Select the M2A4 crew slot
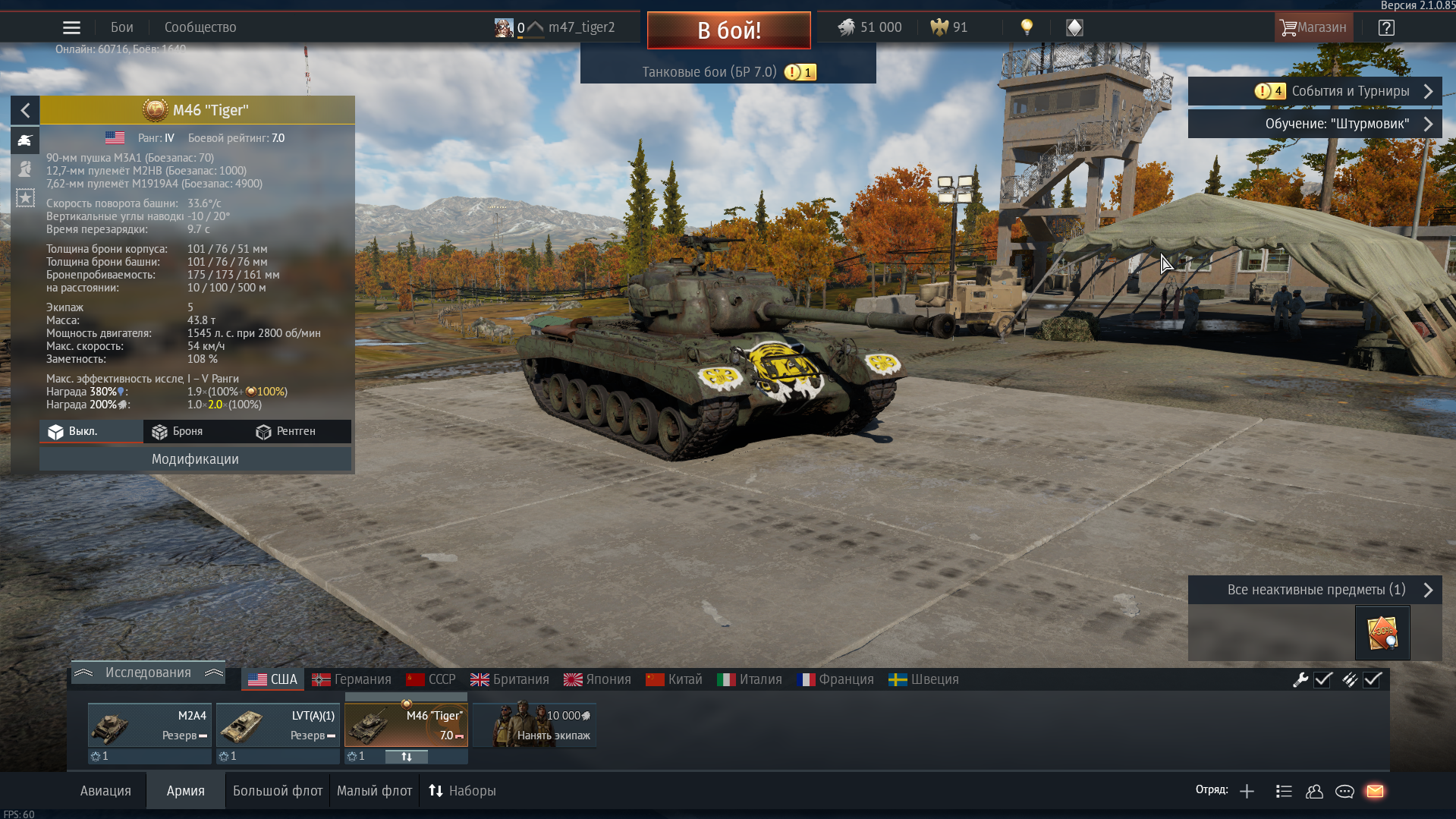Viewport: 1456px width, 819px height. tap(149, 726)
